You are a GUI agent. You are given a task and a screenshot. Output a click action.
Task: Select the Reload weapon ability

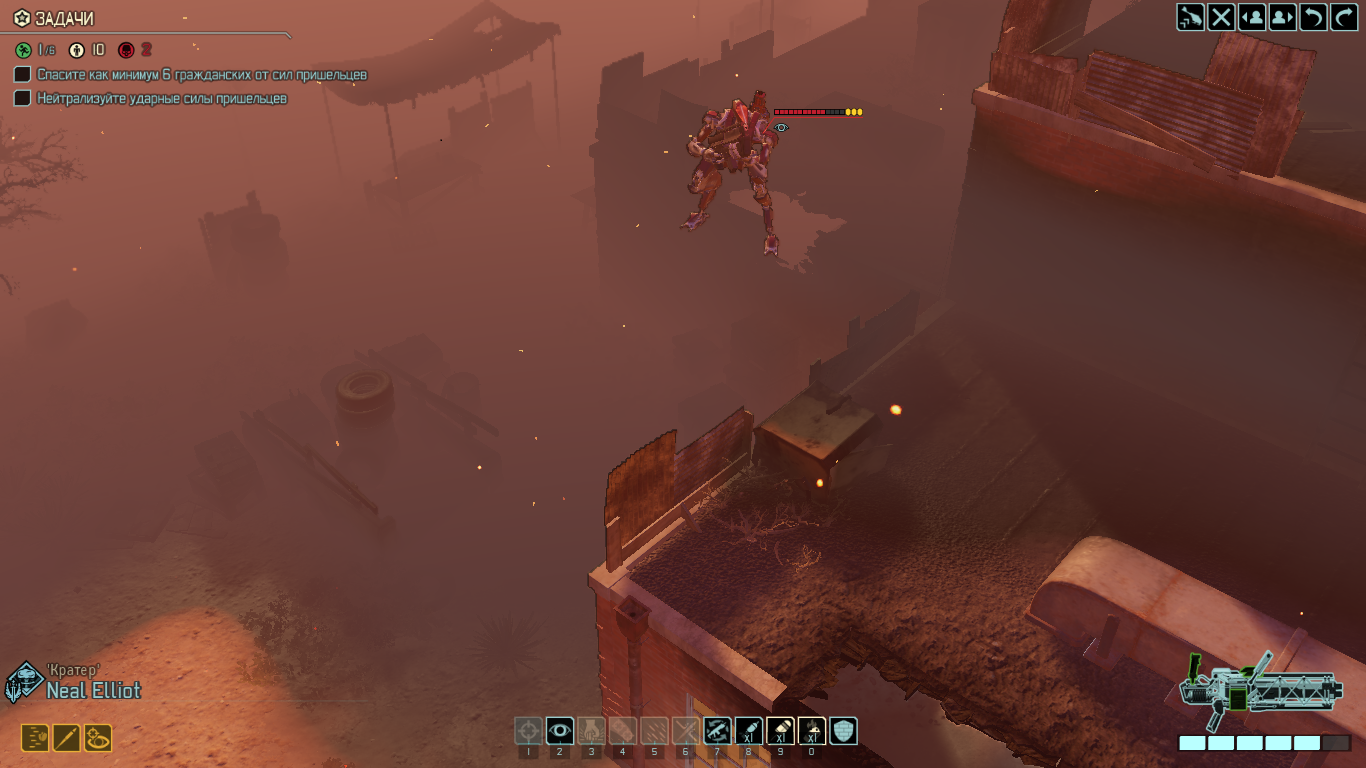[716, 731]
